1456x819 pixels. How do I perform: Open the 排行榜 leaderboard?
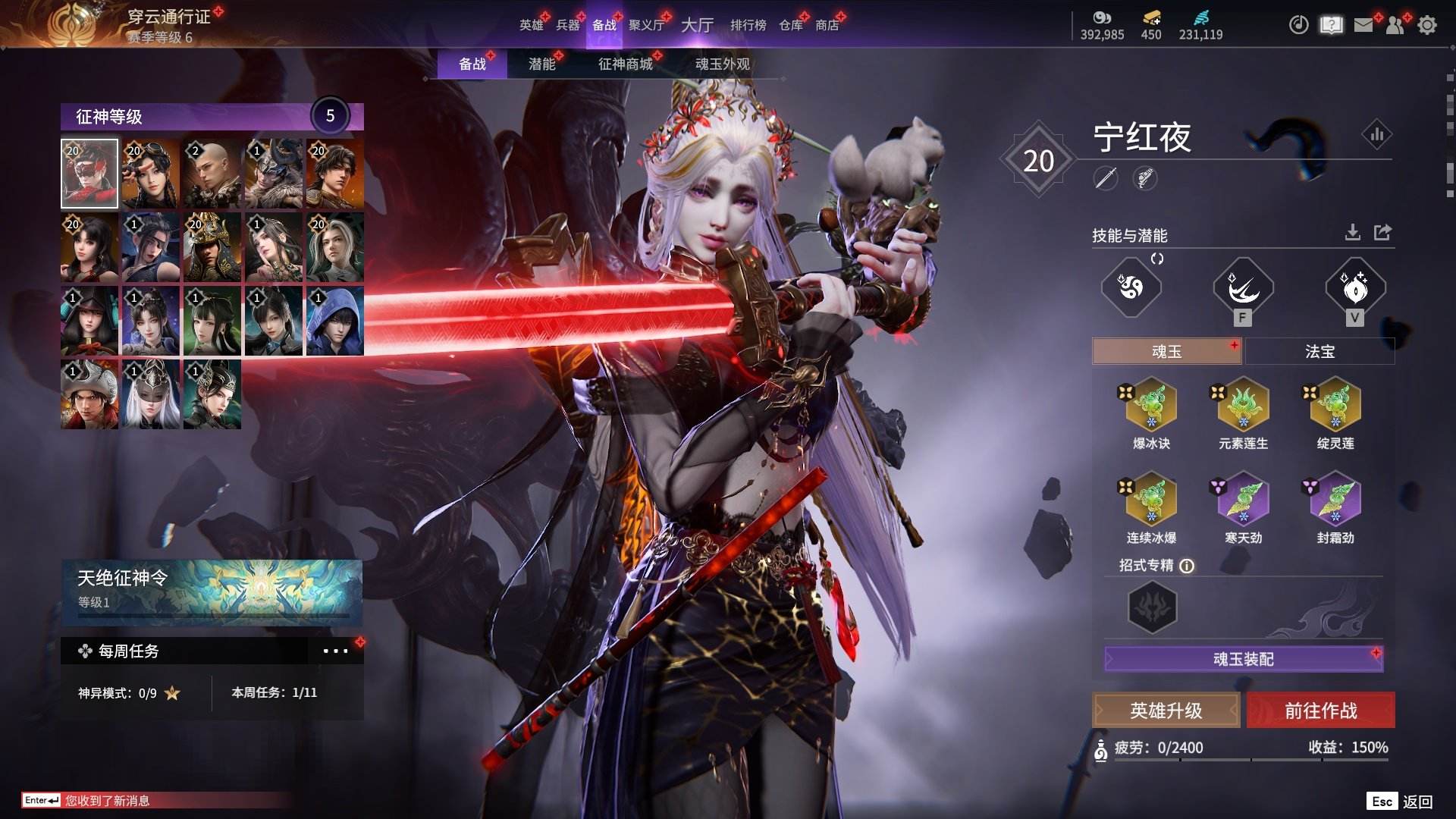[748, 25]
